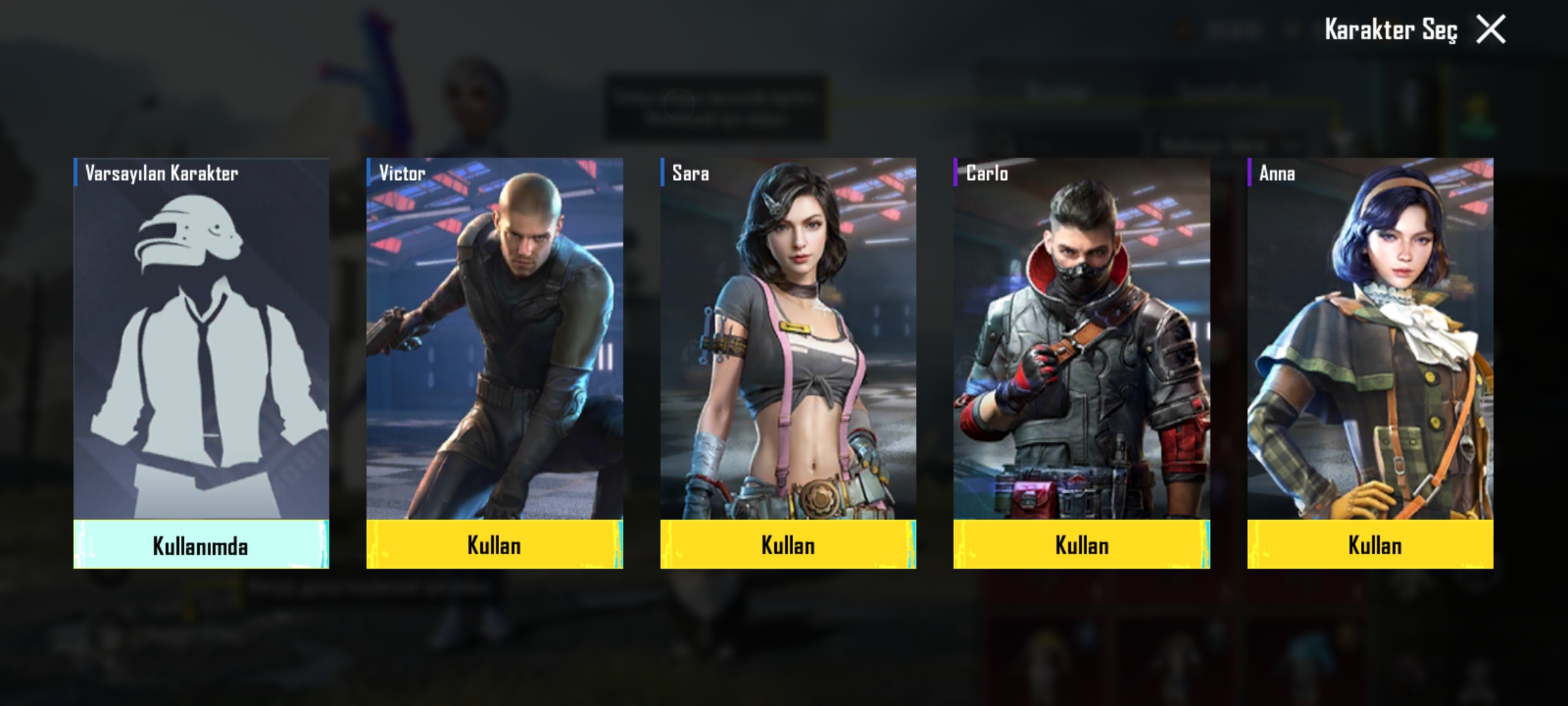
Task: Select the Varsayılan Karakter card portrait
Action: click(201, 340)
